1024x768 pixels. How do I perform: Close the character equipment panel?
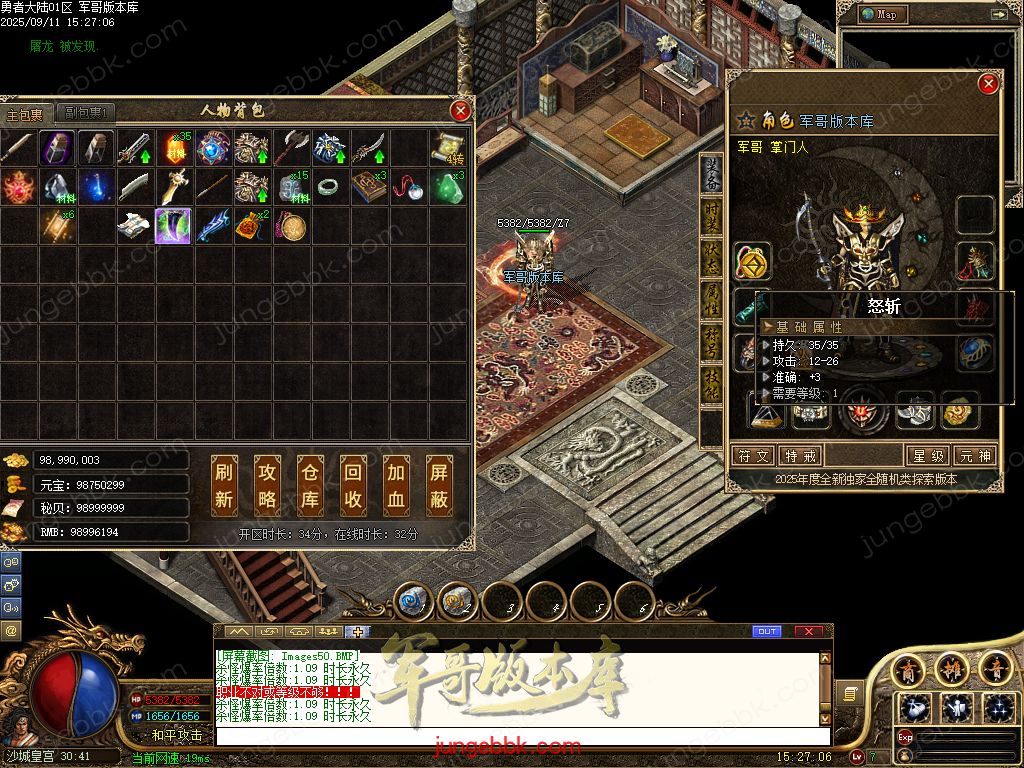pyautogui.click(x=988, y=84)
